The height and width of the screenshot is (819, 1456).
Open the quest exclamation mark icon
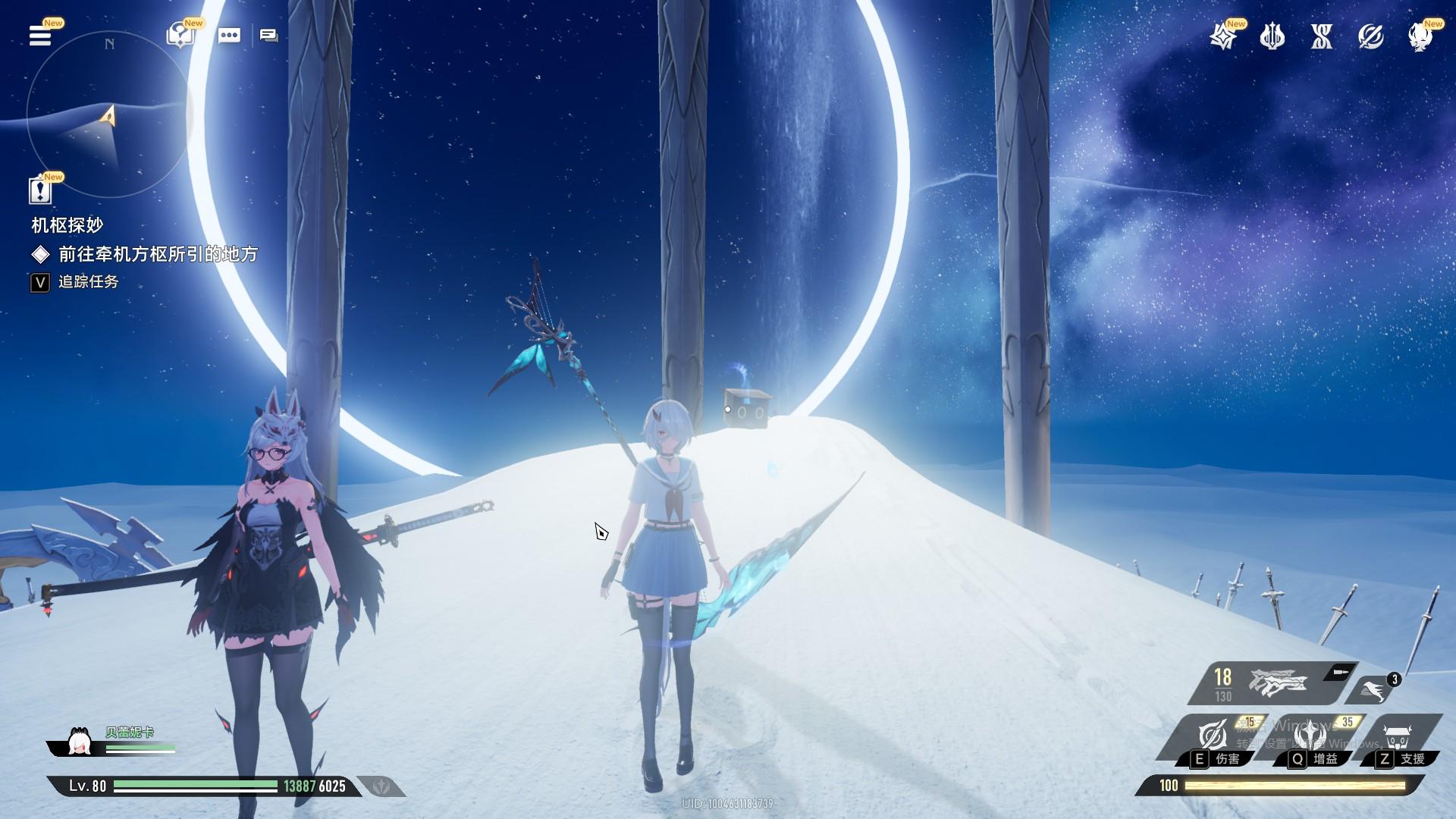click(x=39, y=190)
